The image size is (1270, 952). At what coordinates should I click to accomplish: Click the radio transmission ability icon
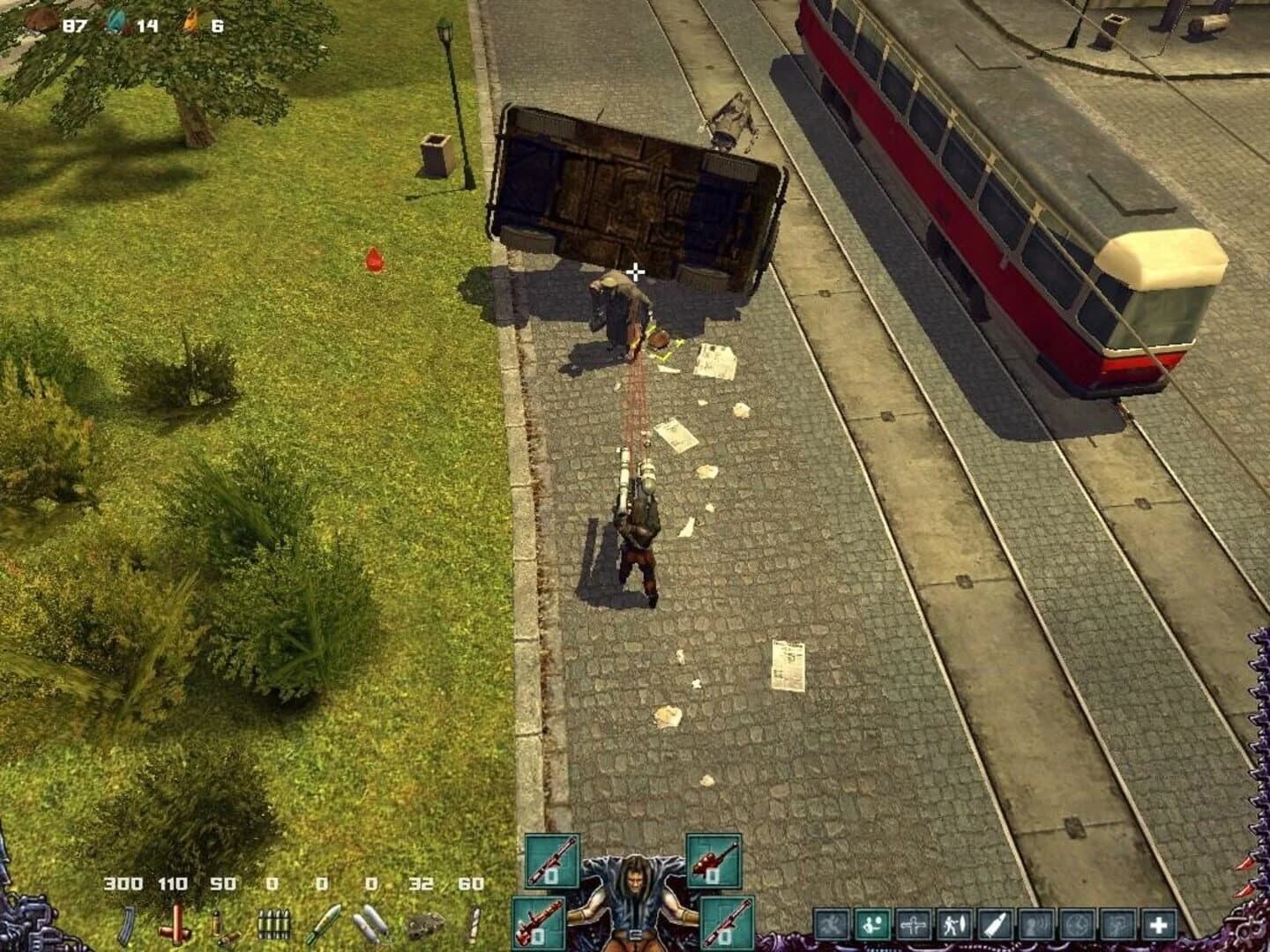[x=1035, y=926]
